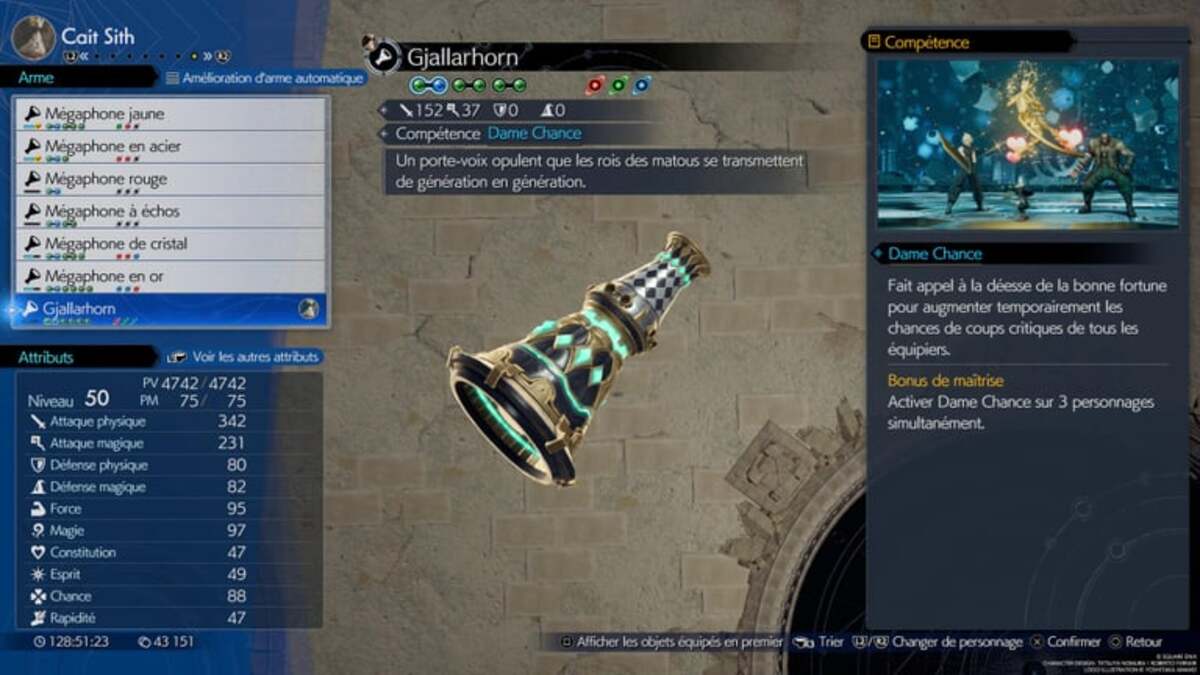Image resolution: width=1200 pixels, height=675 pixels.
Task: Select the Mégaphone en or weapon
Action: (x=170, y=276)
